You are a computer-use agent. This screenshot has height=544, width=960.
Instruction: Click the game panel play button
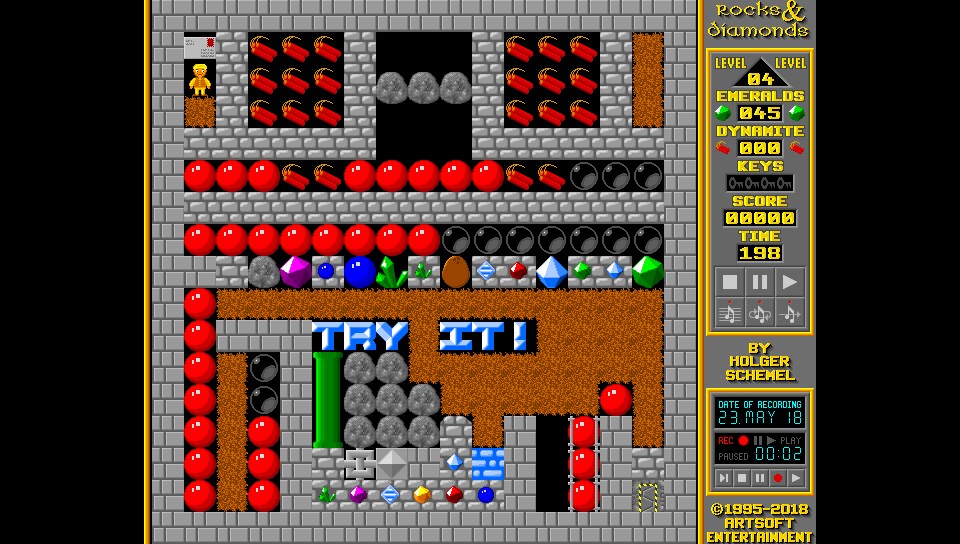tap(790, 282)
